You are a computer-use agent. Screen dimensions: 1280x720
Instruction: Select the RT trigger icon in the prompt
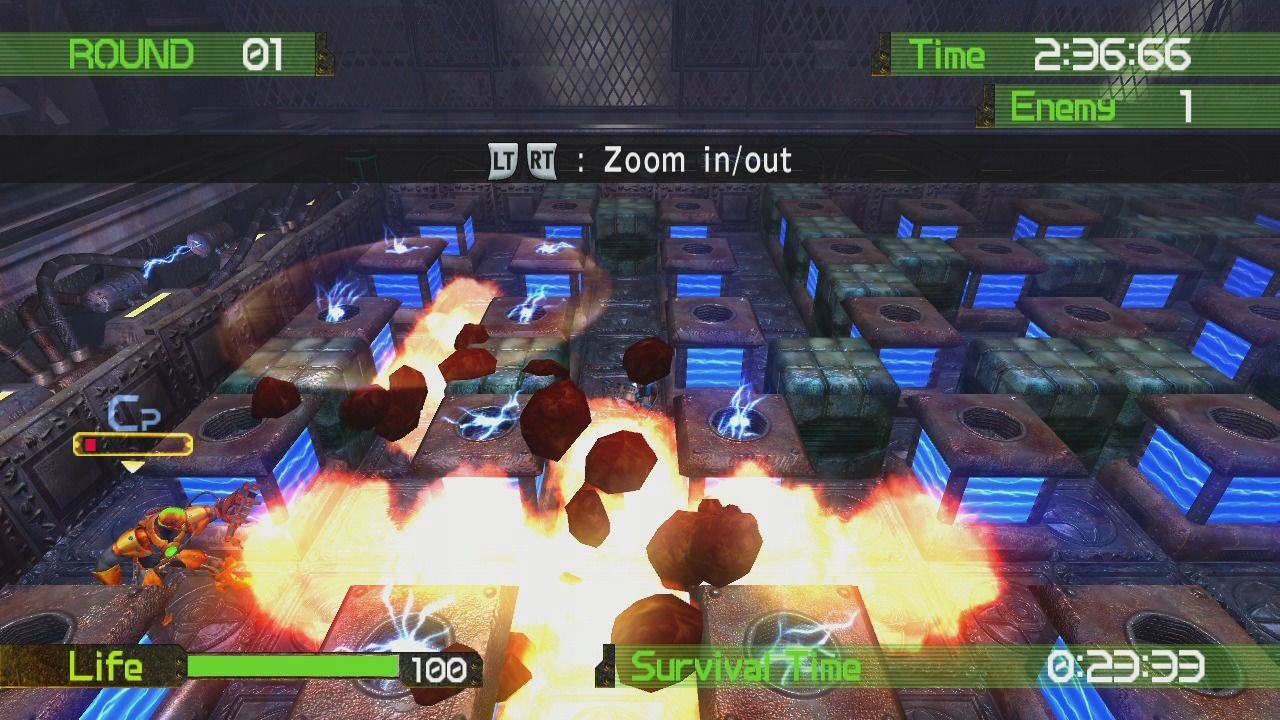point(540,160)
